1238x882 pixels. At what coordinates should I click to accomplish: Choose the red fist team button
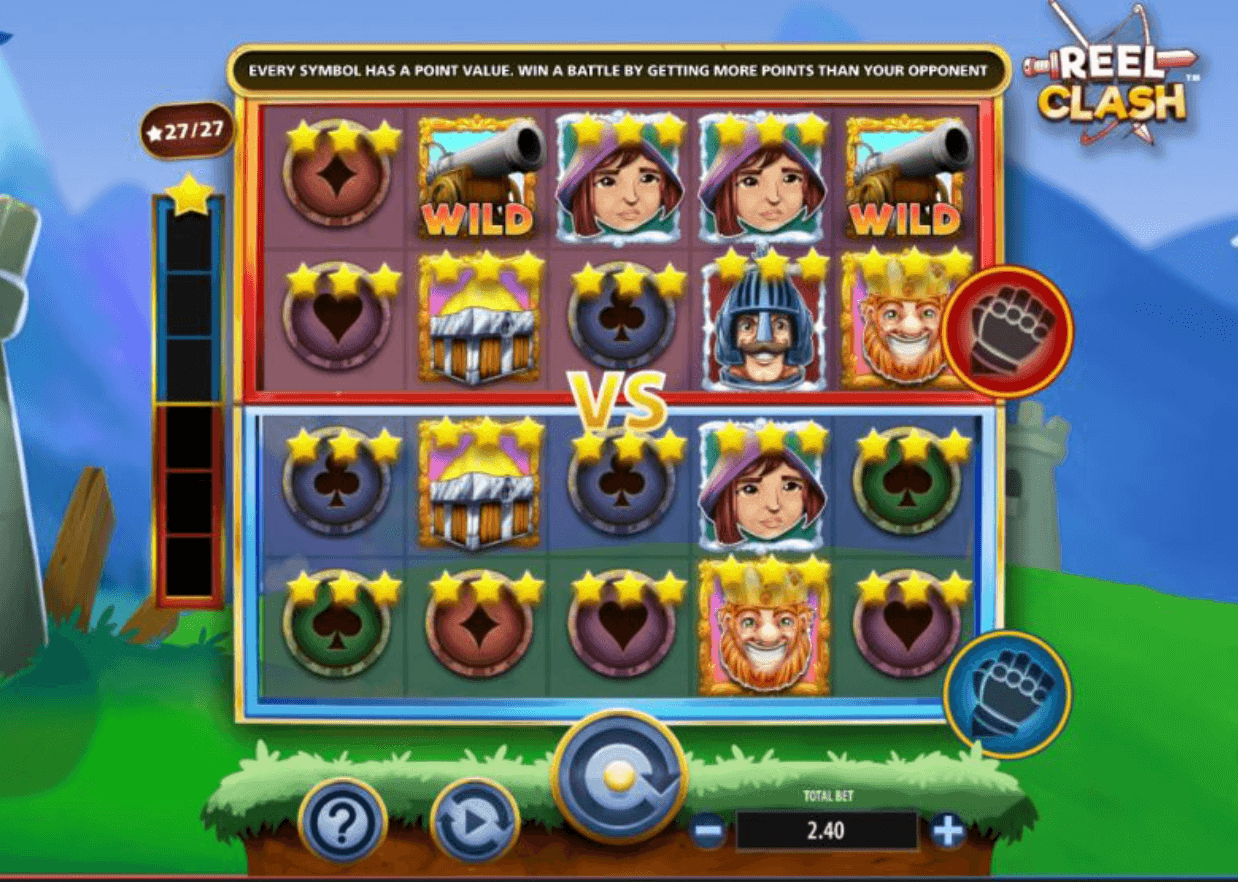coord(1007,332)
